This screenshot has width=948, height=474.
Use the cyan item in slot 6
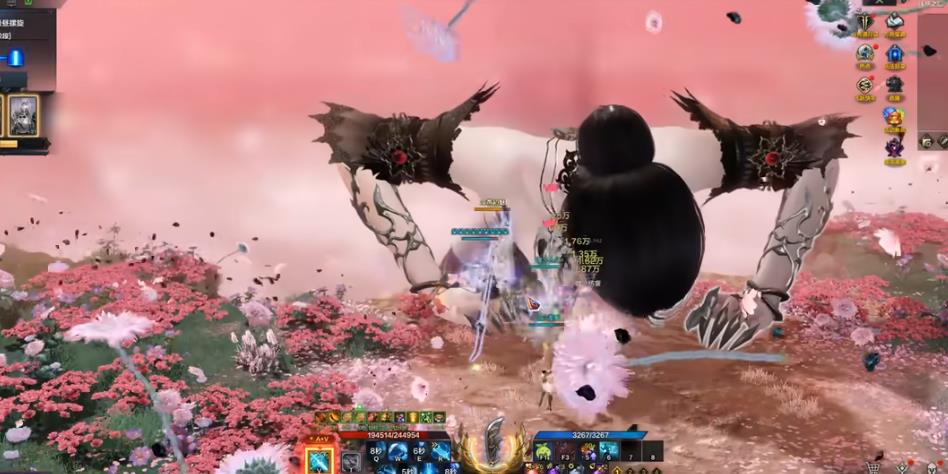(x=609, y=453)
